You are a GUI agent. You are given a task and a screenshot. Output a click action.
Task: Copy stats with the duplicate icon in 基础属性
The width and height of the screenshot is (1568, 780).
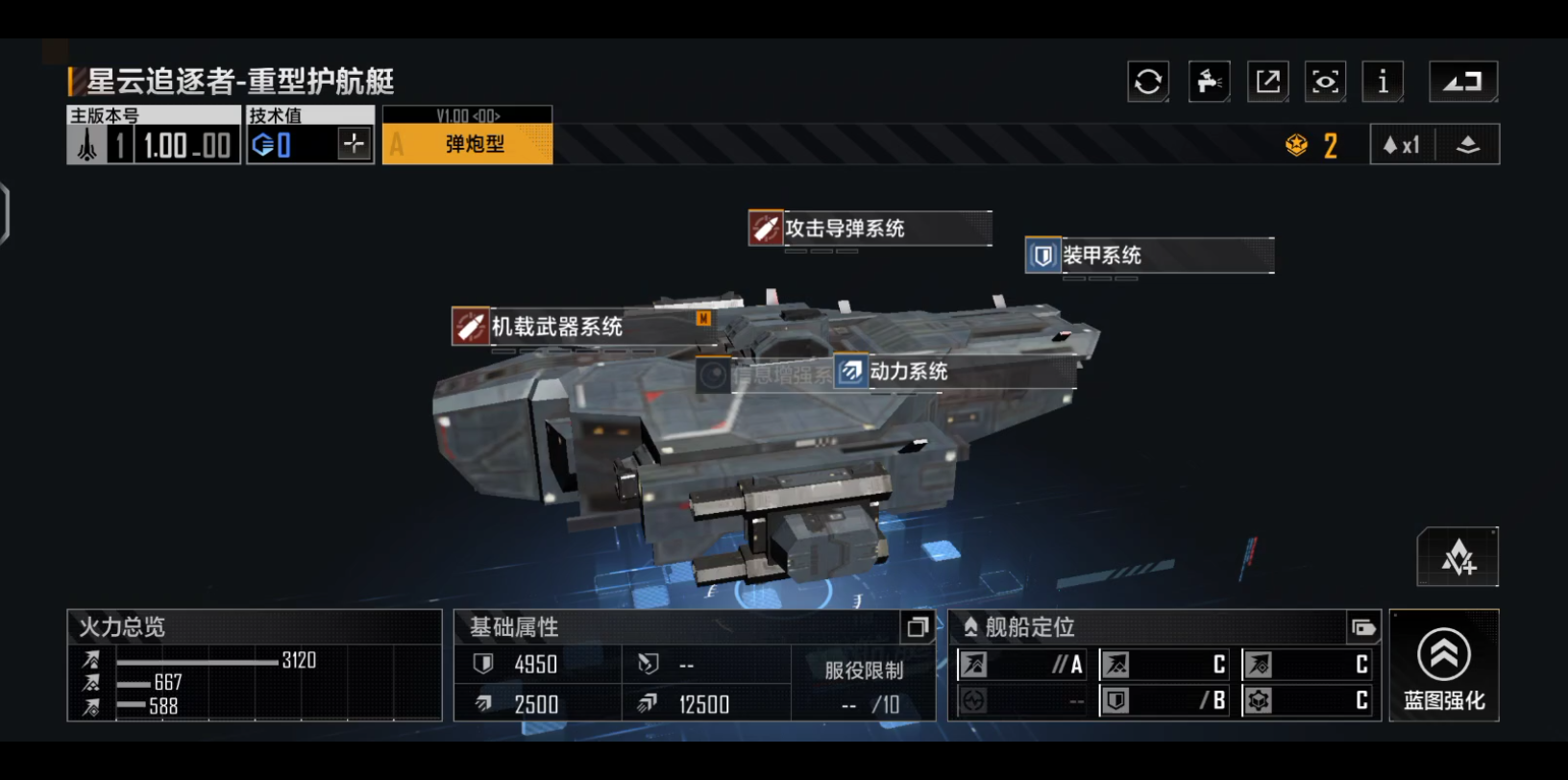point(917,627)
